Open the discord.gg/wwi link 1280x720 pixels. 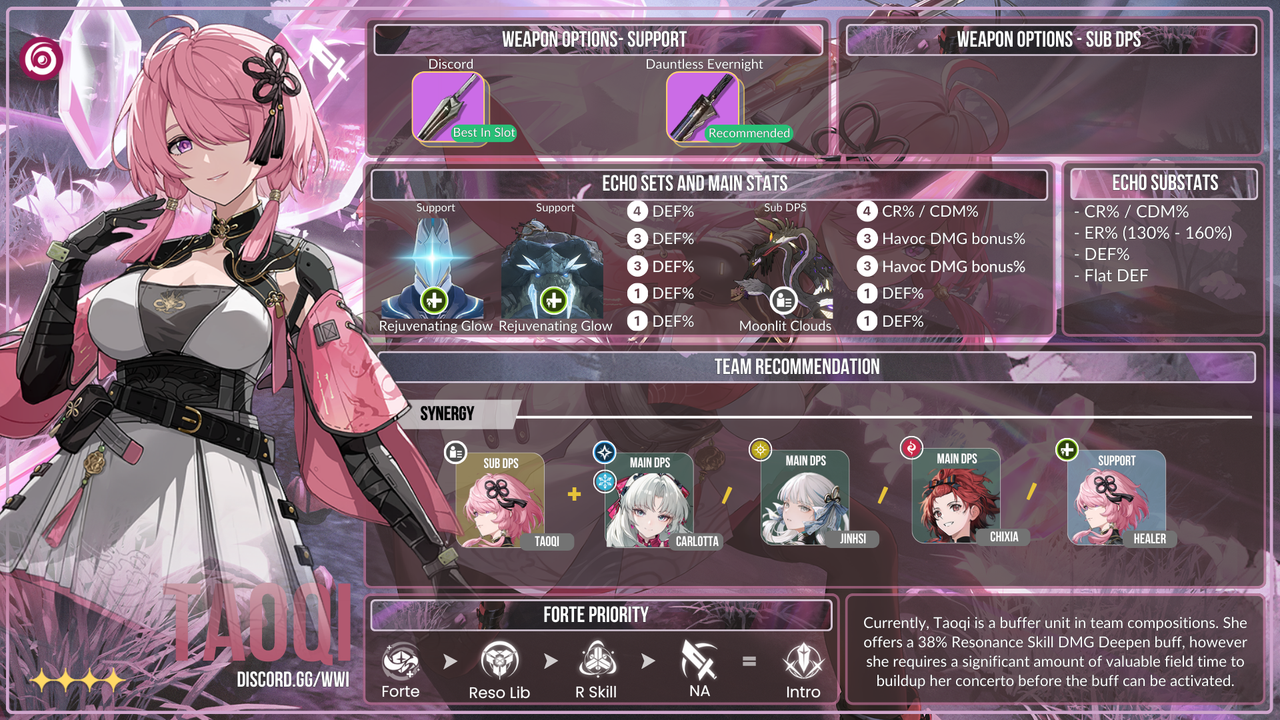293,680
